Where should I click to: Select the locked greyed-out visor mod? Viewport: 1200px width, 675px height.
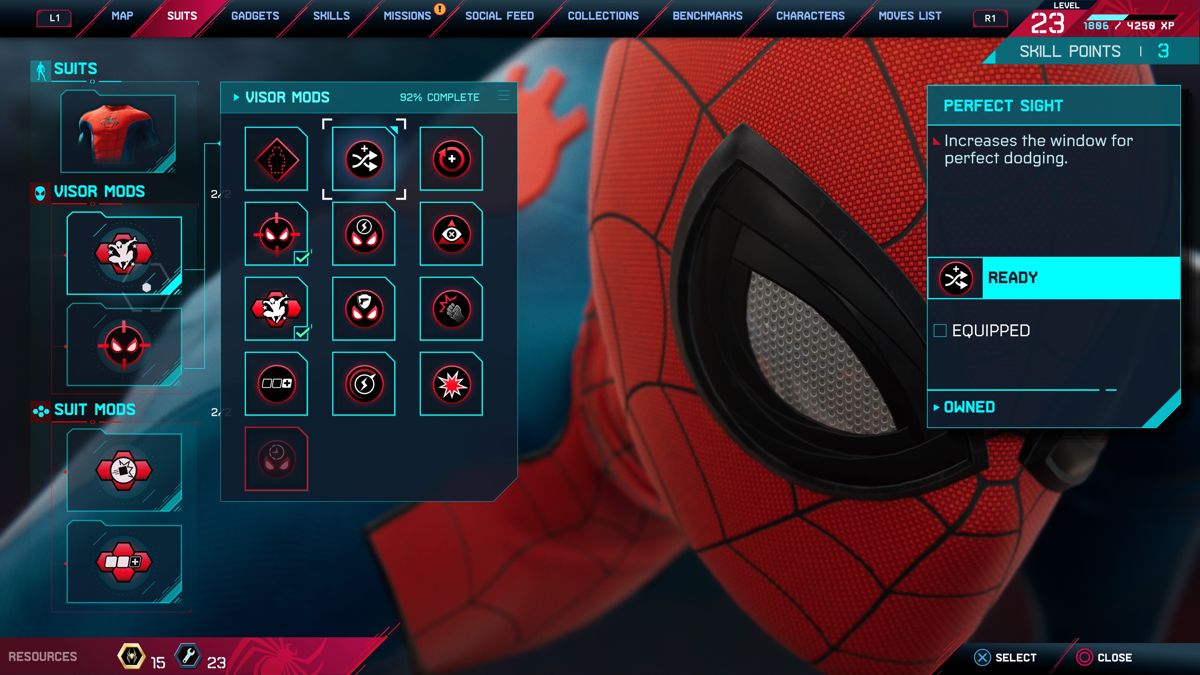coord(276,459)
